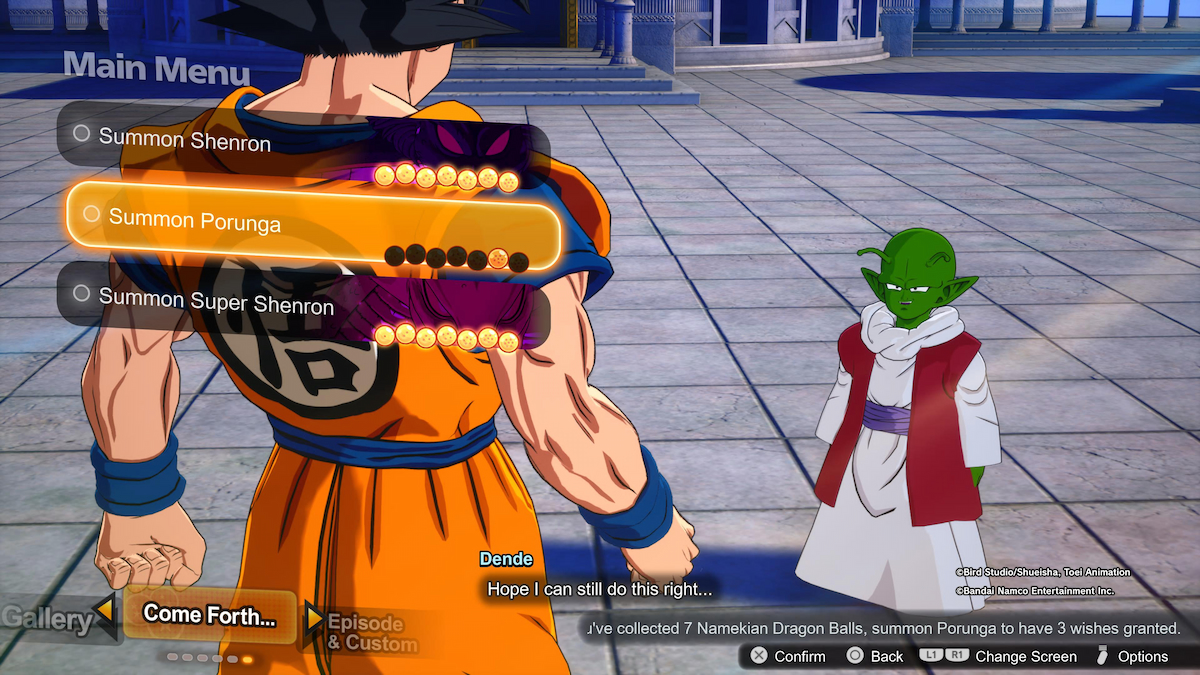Go to the Episode & Custom tab
The width and height of the screenshot is (1200, 675).
(366, 632)
